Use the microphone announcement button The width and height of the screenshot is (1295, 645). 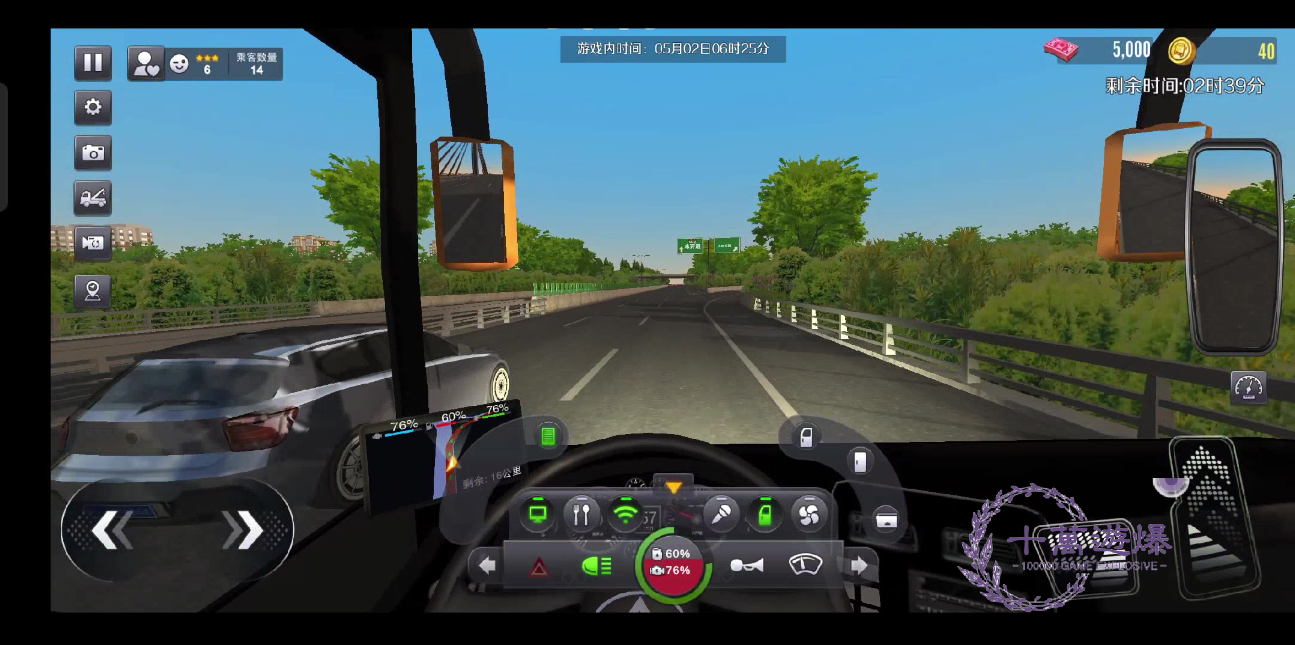point(720,515)
